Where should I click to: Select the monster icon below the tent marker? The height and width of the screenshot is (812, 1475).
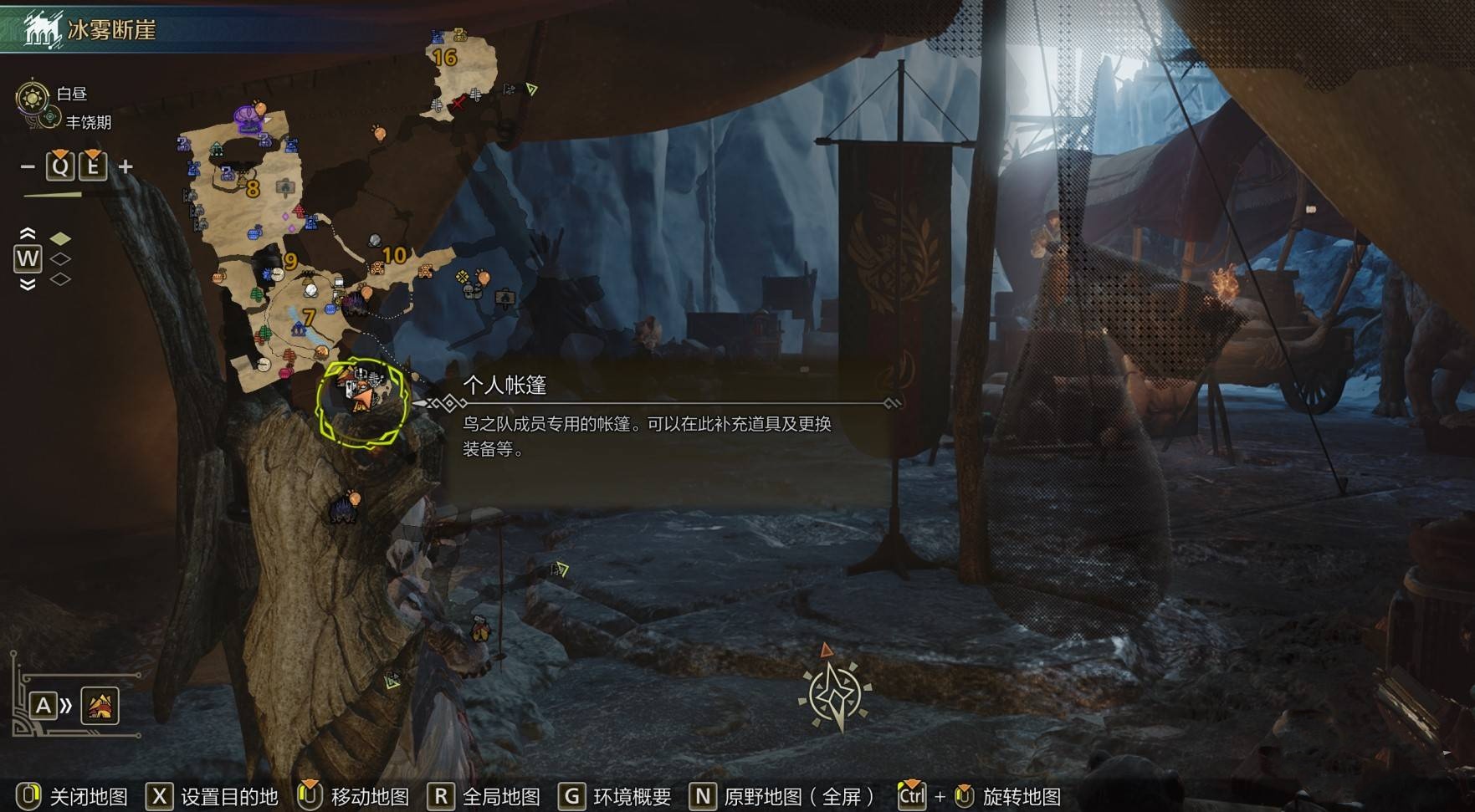[343, 508]
